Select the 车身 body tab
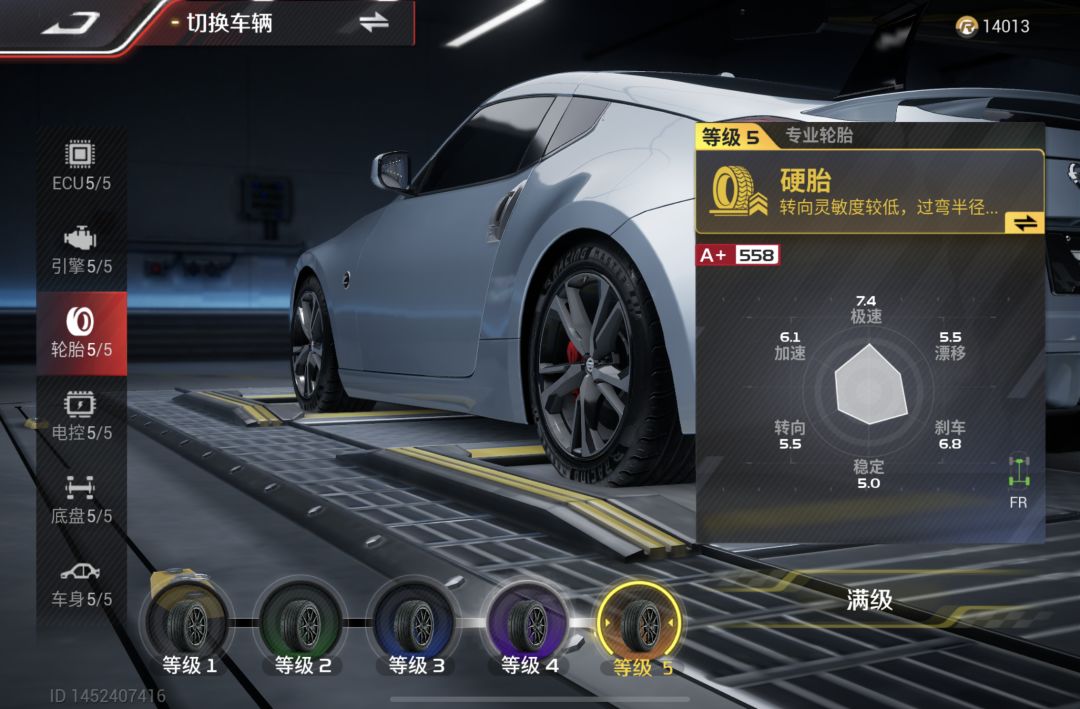This screenshot has width=1080, height=709. click(82, 582)
